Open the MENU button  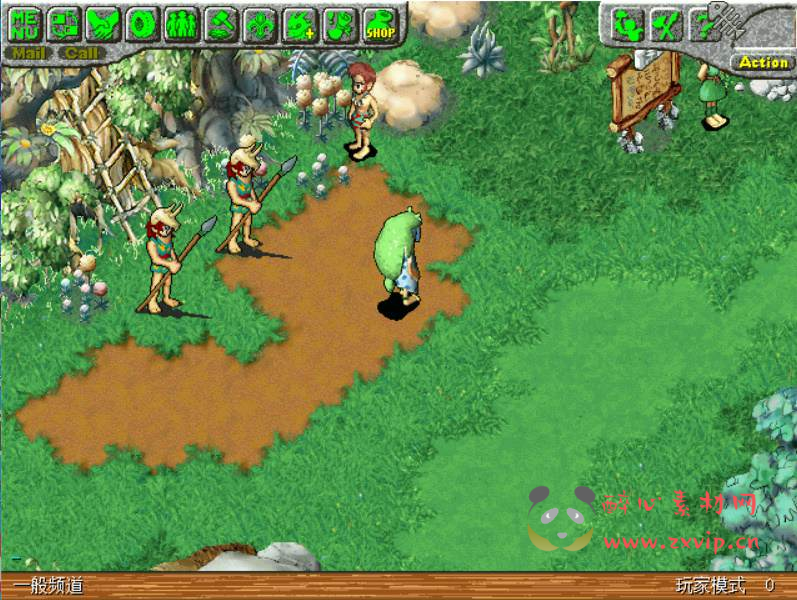(23, 24)
